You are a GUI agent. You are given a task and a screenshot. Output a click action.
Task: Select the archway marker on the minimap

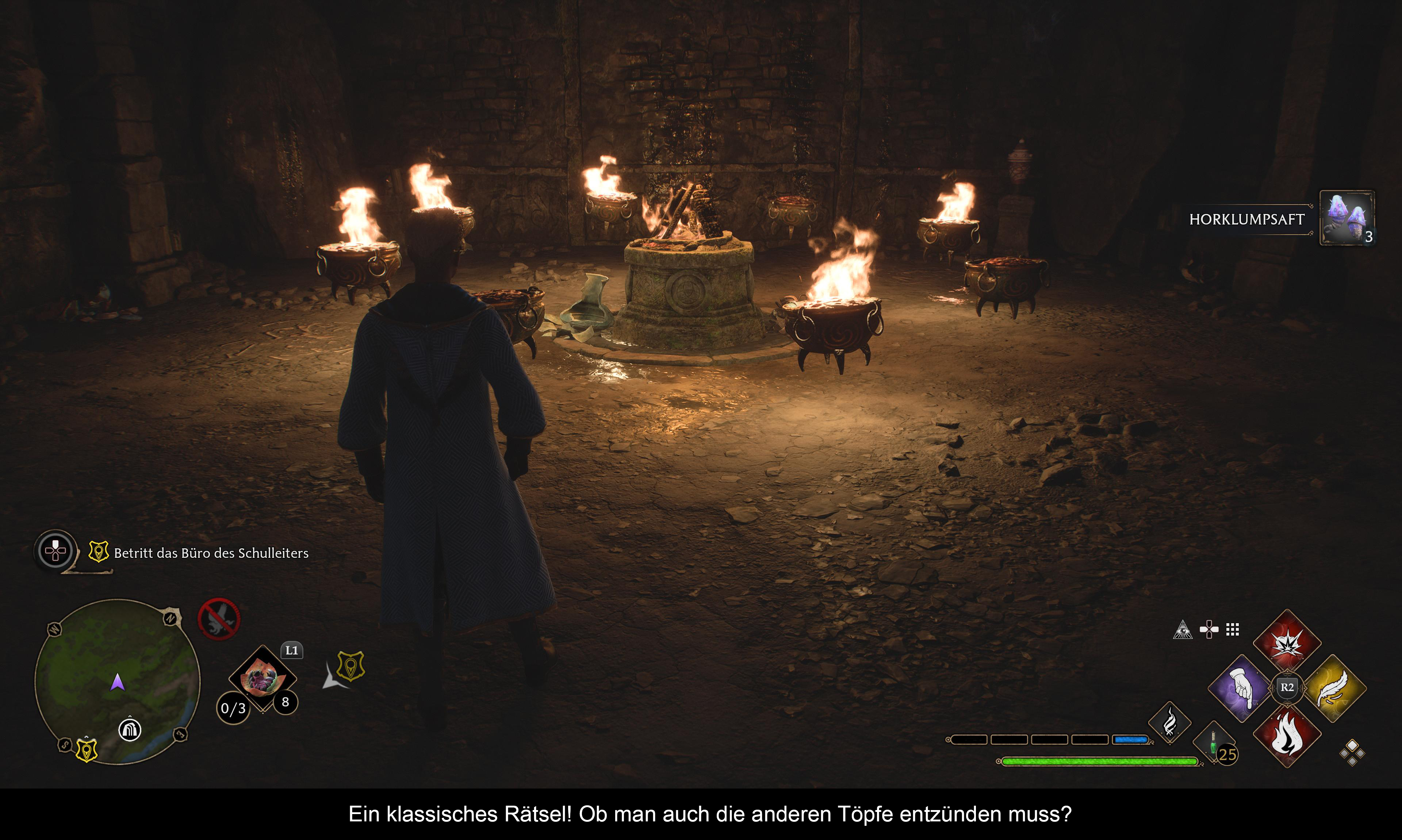(x=129, y=729)
